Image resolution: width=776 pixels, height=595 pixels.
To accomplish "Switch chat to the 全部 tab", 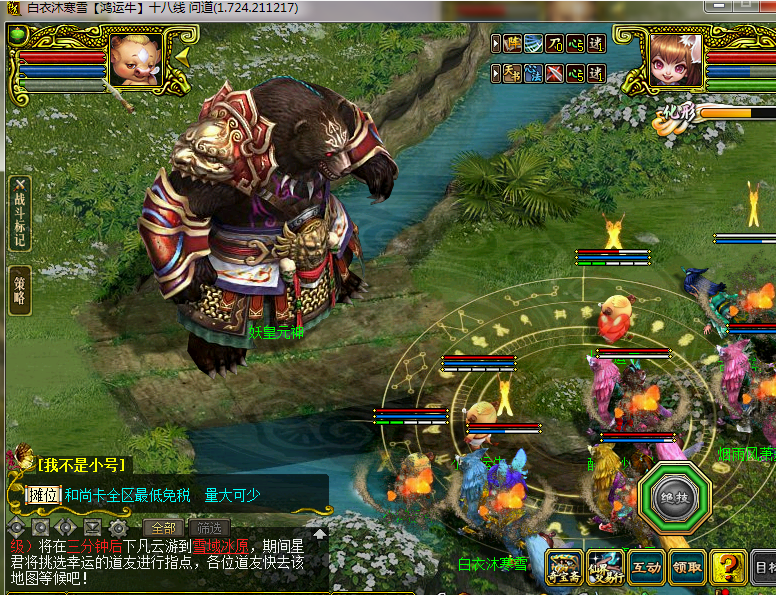I will pyautogui.click(x=163, y=528).
